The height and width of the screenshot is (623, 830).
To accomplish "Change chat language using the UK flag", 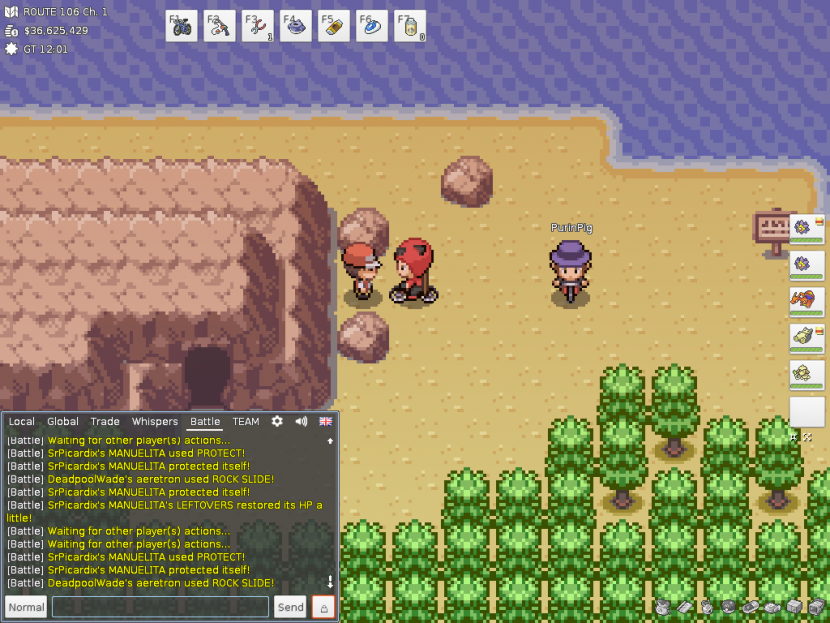I will (x=326, y=422).
